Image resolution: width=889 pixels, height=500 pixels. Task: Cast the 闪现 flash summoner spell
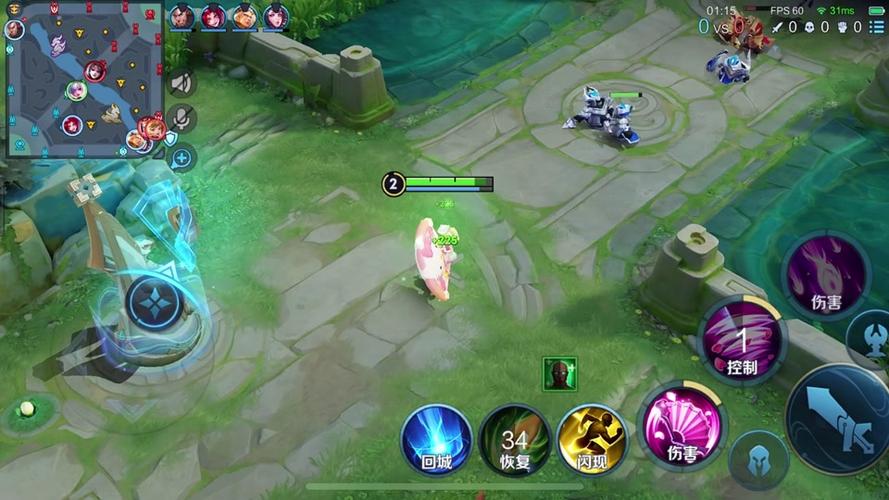click(x=592, y=440)
